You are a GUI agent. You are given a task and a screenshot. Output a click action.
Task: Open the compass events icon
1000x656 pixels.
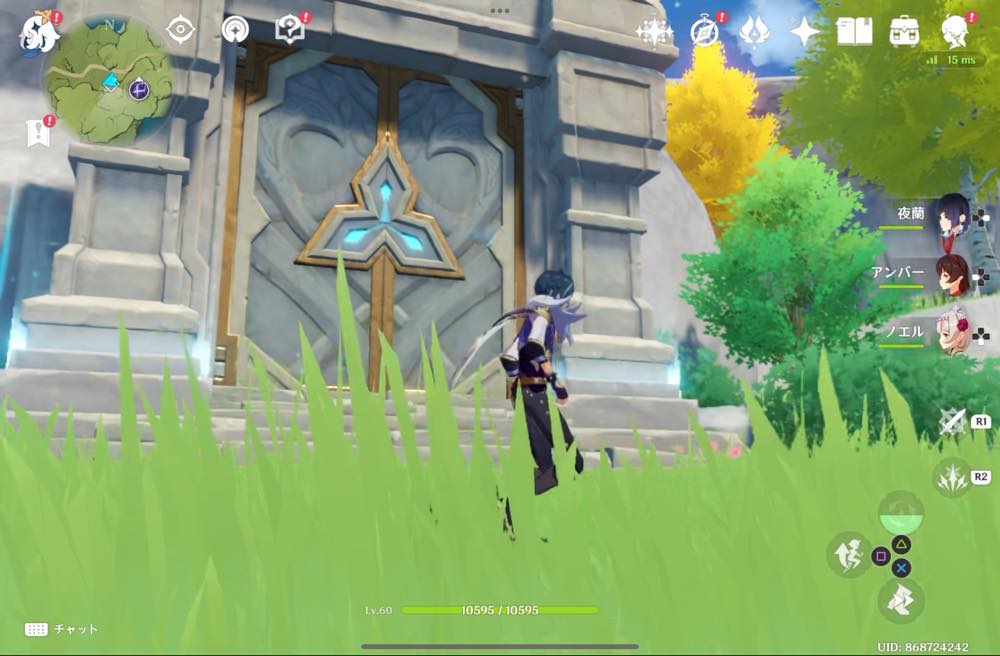(x=705, y=32)
